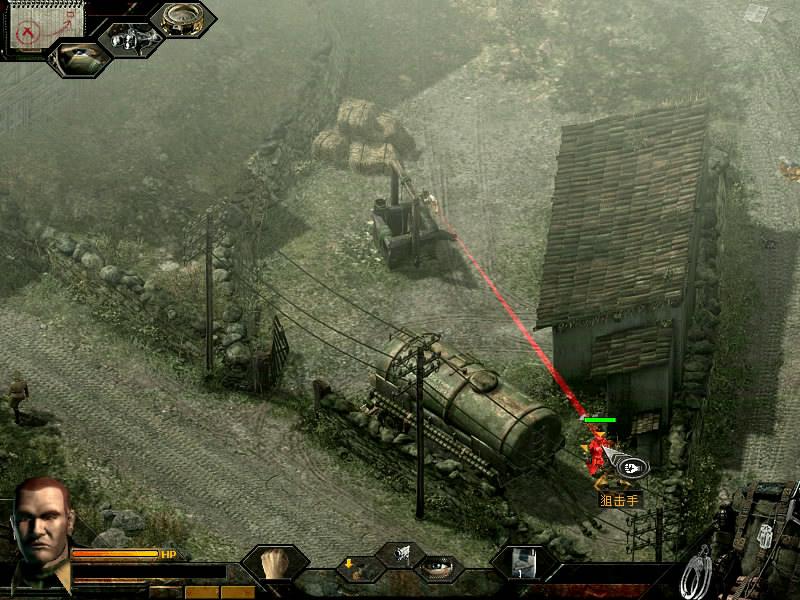Click the brass compass icon
The width and height of the screenshot is (800, 600).
[x=182, y=19]
